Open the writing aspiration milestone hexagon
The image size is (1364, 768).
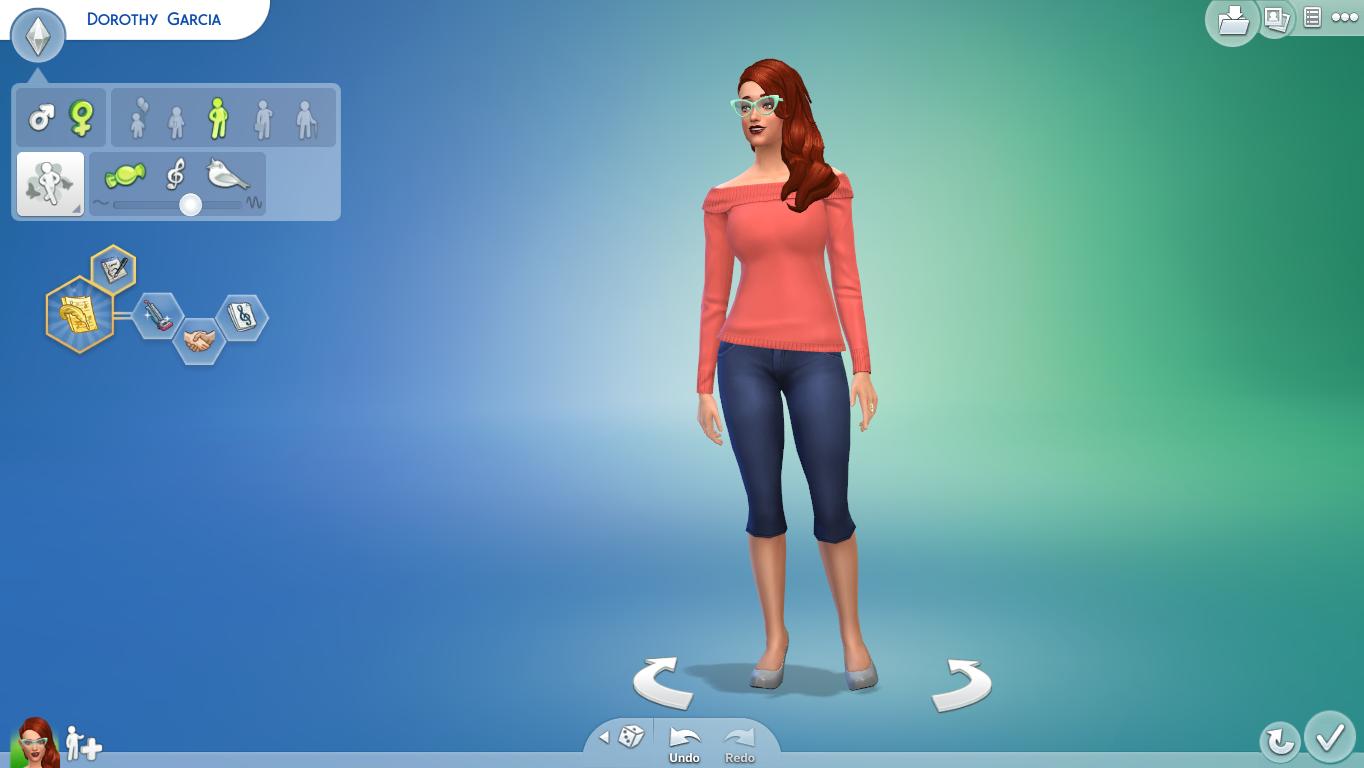tap(111, 268)
